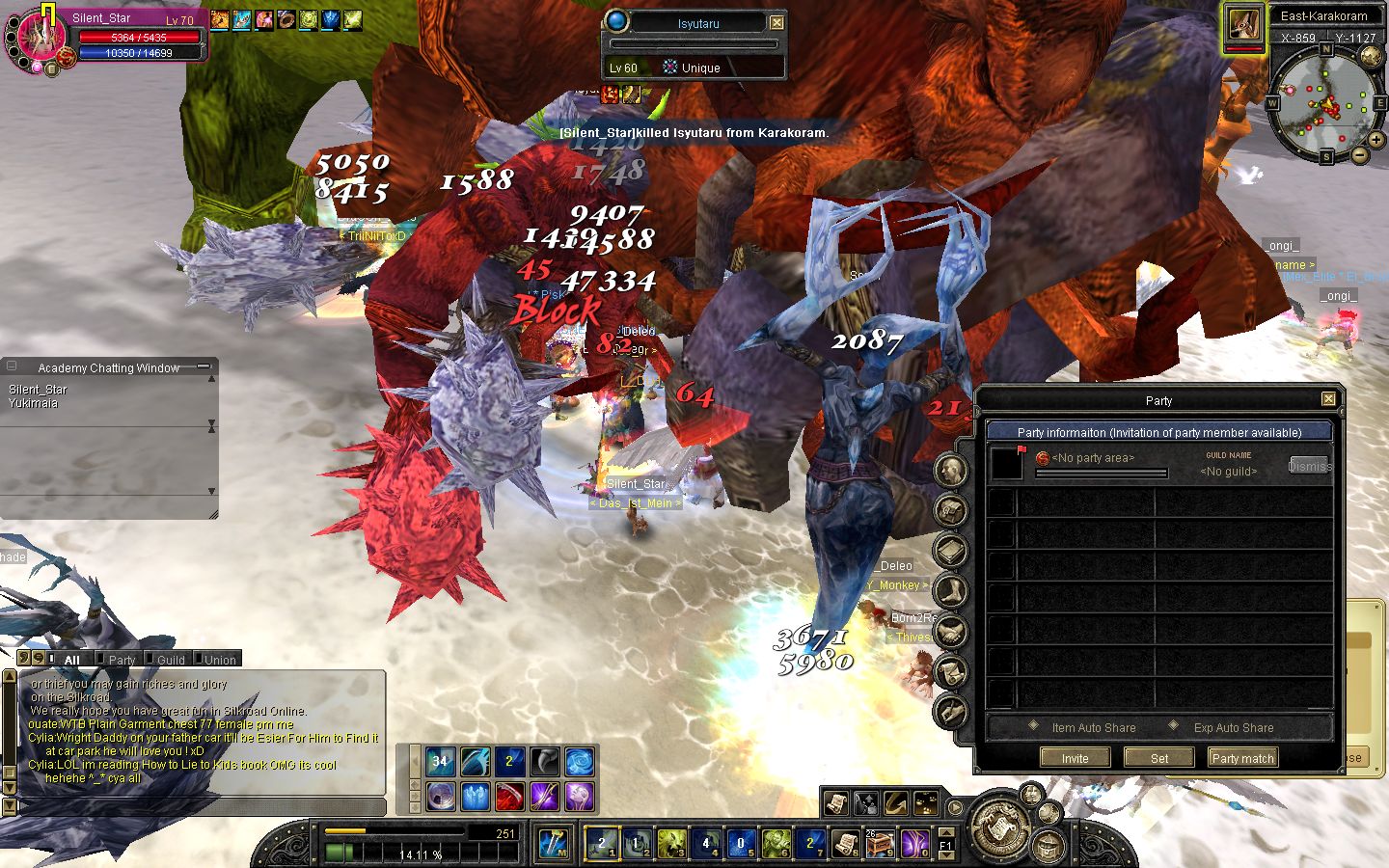The height and width of the screenshot is (868, 1389).
Task: Switch chat to the Guild tab
Action: coord(171,660)
